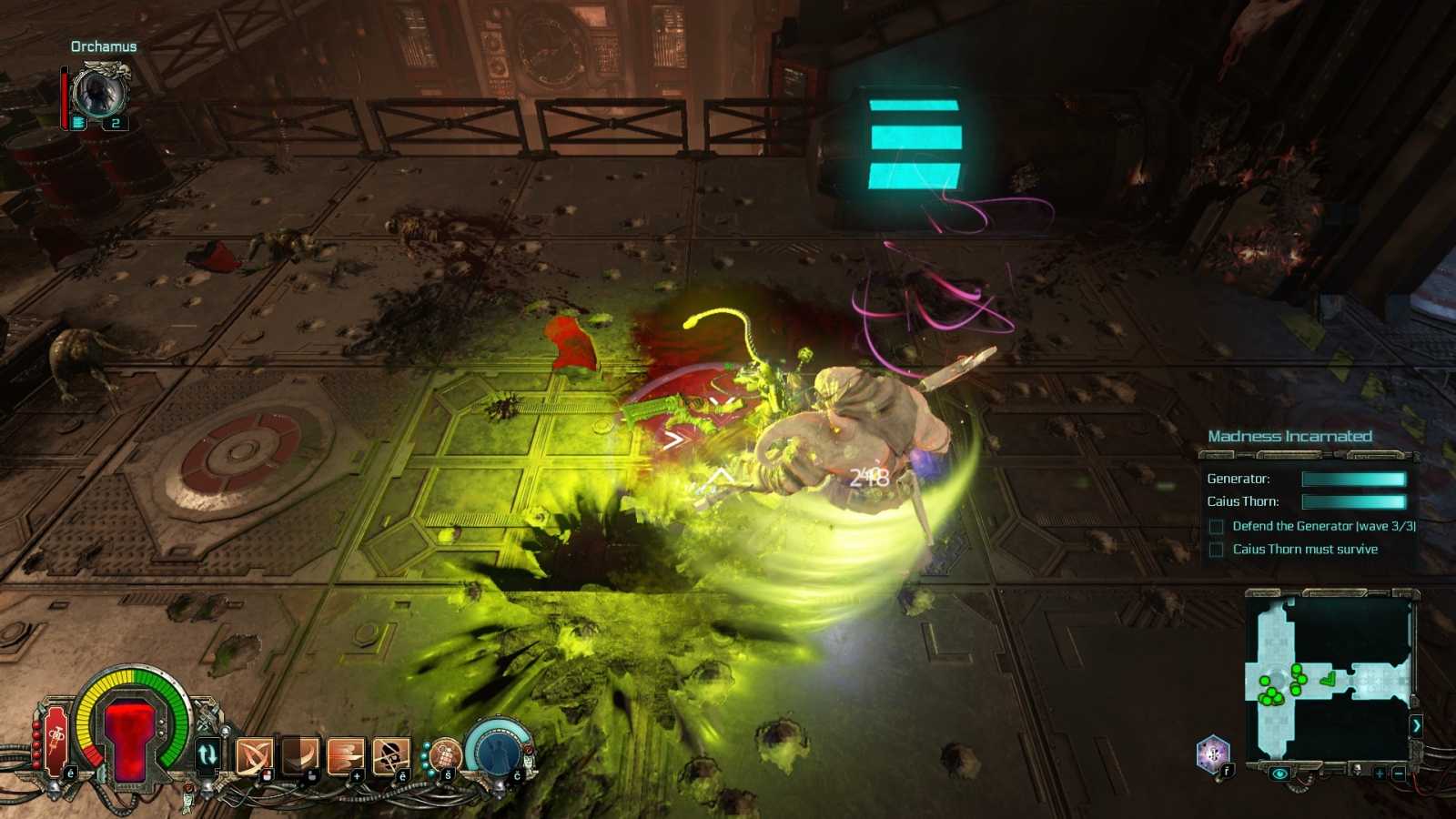Screen dimensions: 1456x819
Task: Zoom out the minimap with the minus button
Action: click(x=1399, y=773)
